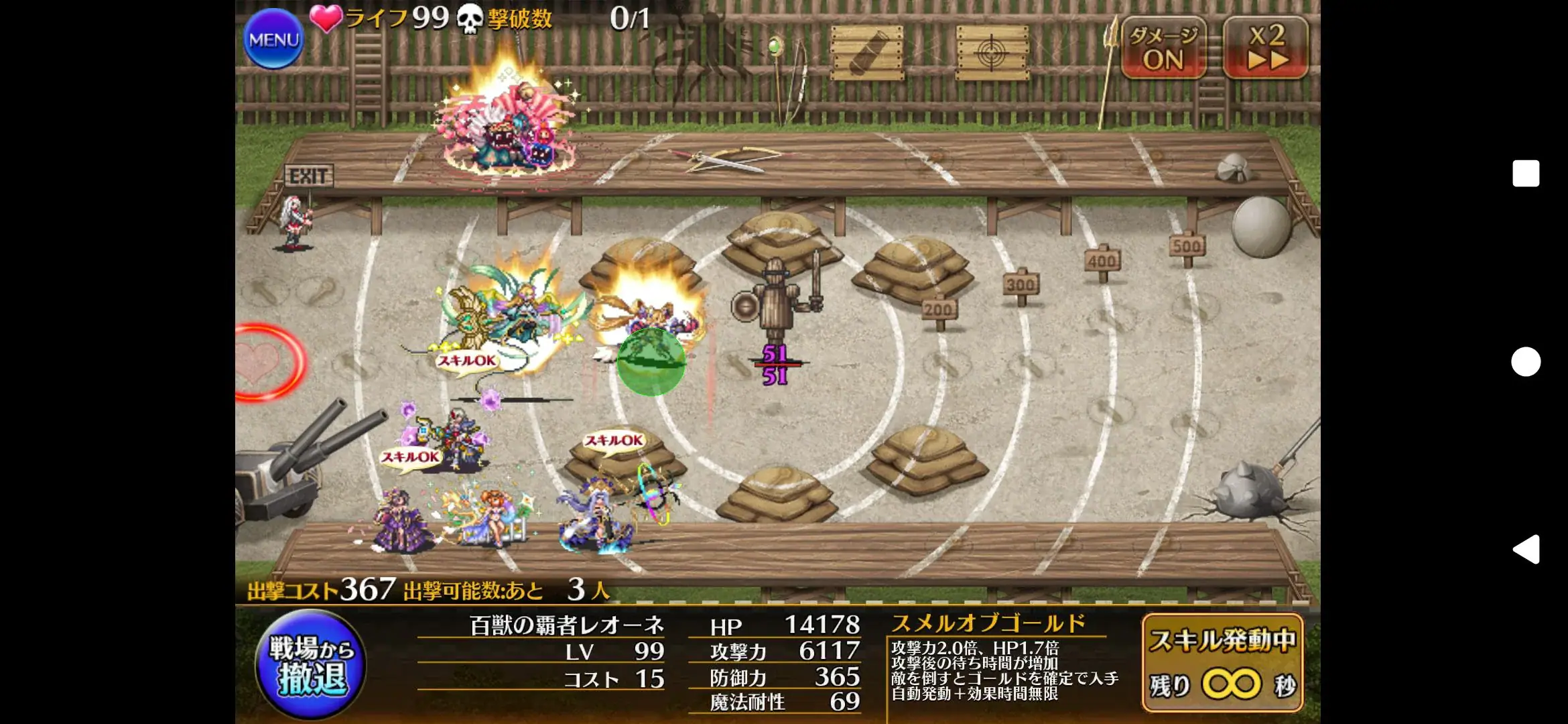This screenshot has width=1568, height=724.
Task: Open the MENU button
Action: pos(273,38)
